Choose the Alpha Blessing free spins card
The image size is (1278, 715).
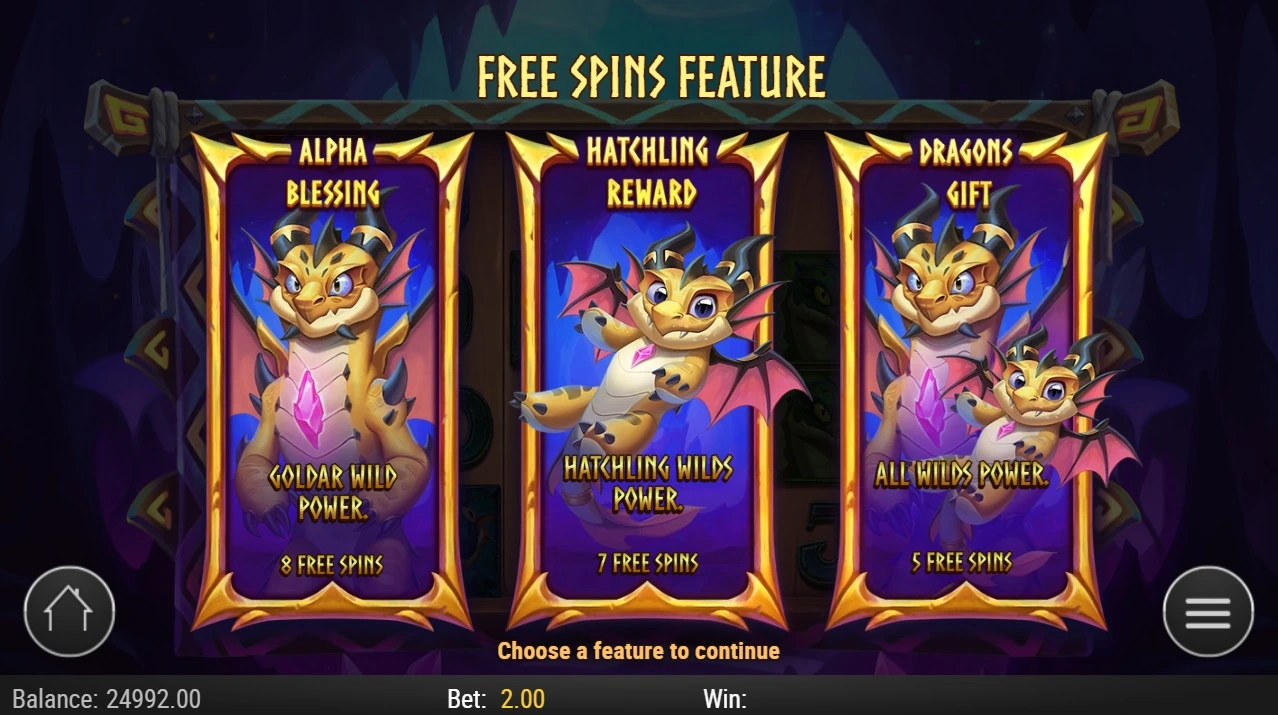(x=332, y=380)
